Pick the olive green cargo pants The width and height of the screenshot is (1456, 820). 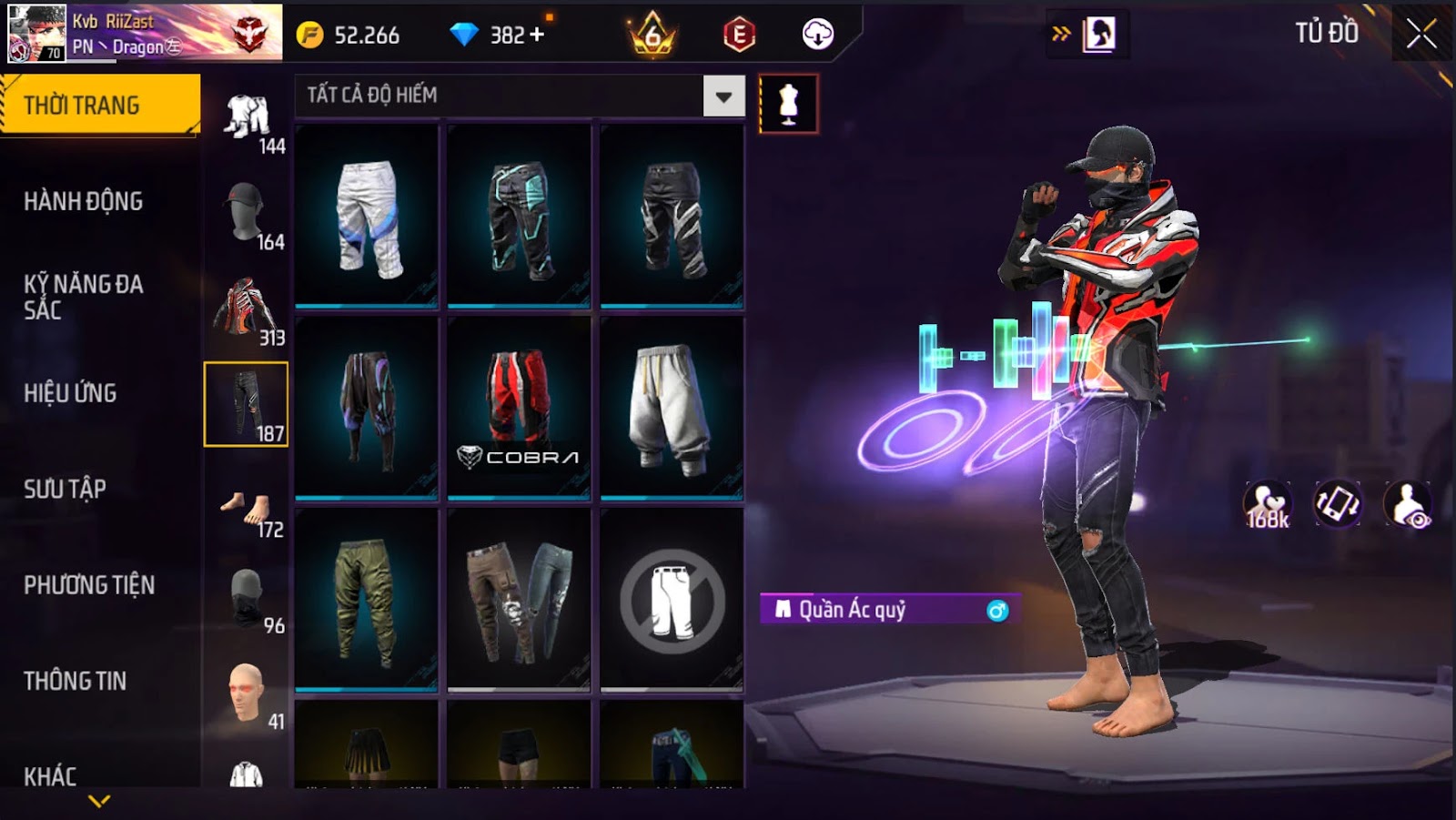pos(367,599)
